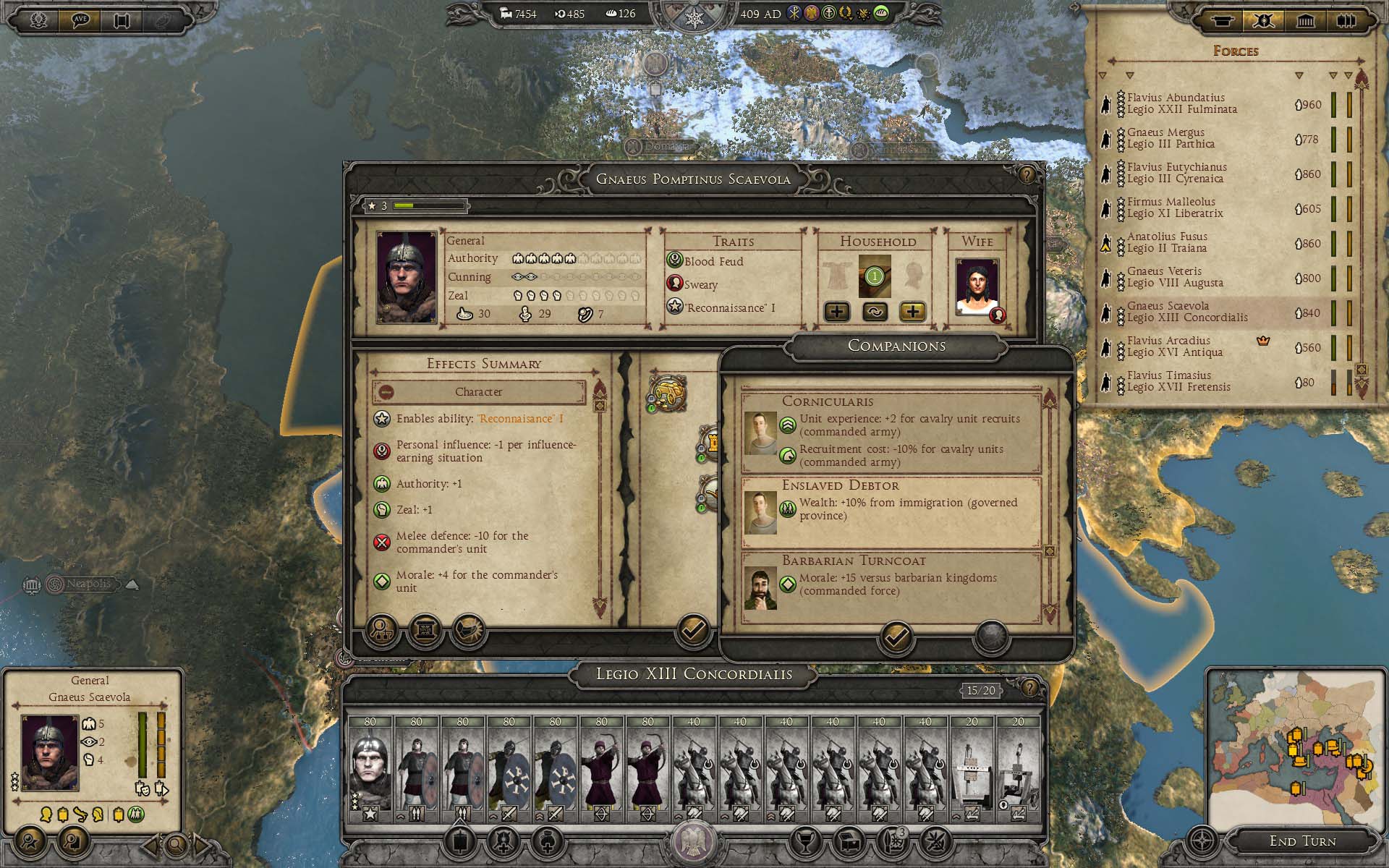
Task: Open help for the character panel
Action: (x=1027, y=175)
